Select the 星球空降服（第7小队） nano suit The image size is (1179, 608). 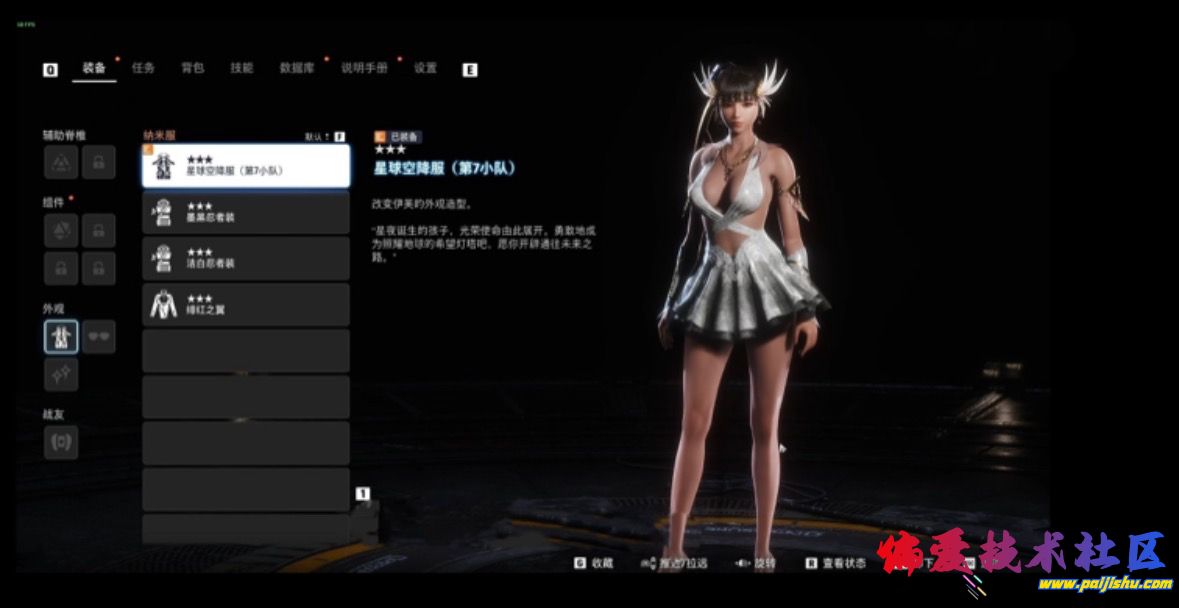tap(246, 166)
